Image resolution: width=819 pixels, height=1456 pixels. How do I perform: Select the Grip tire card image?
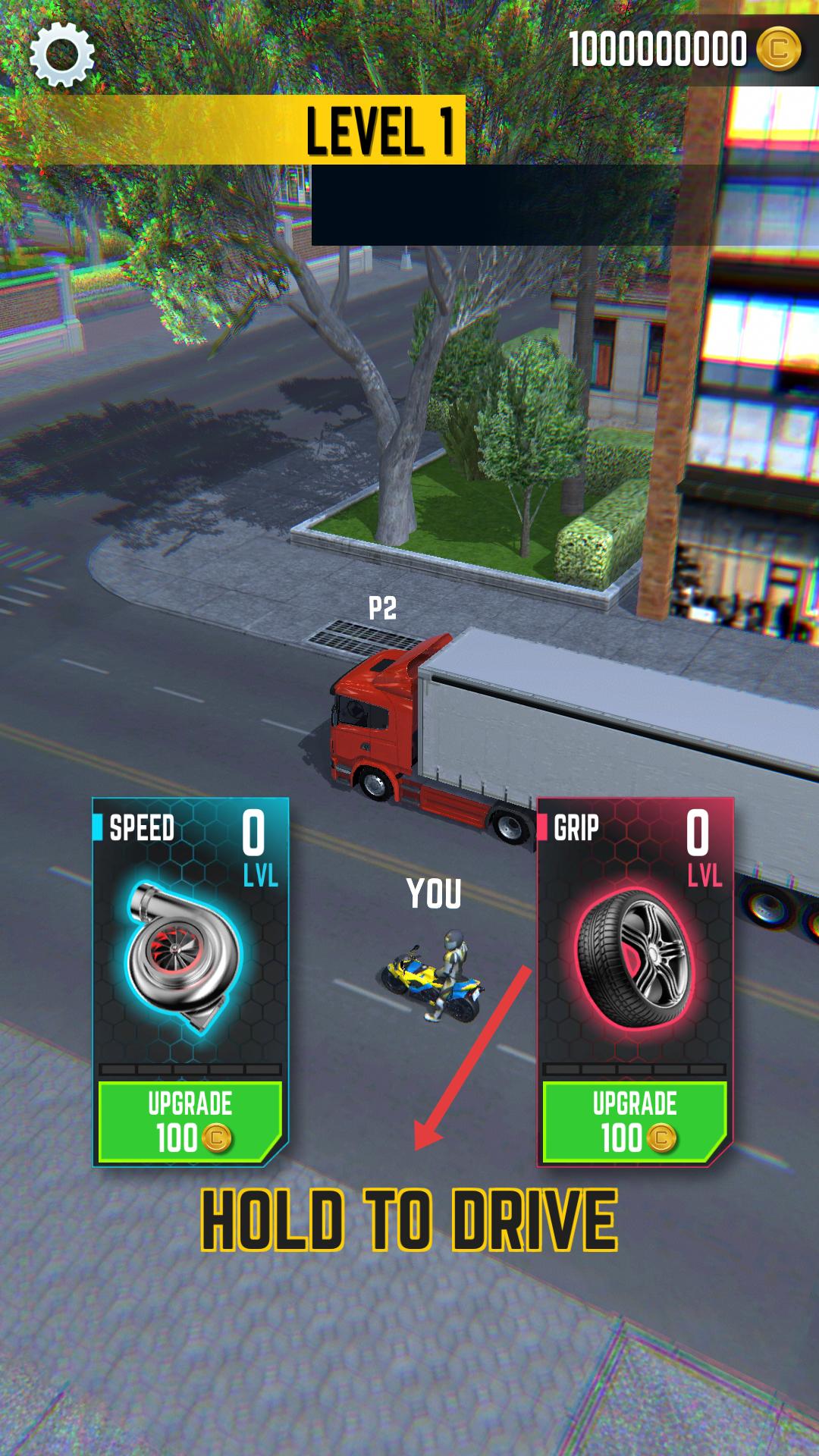coord(633,959)
